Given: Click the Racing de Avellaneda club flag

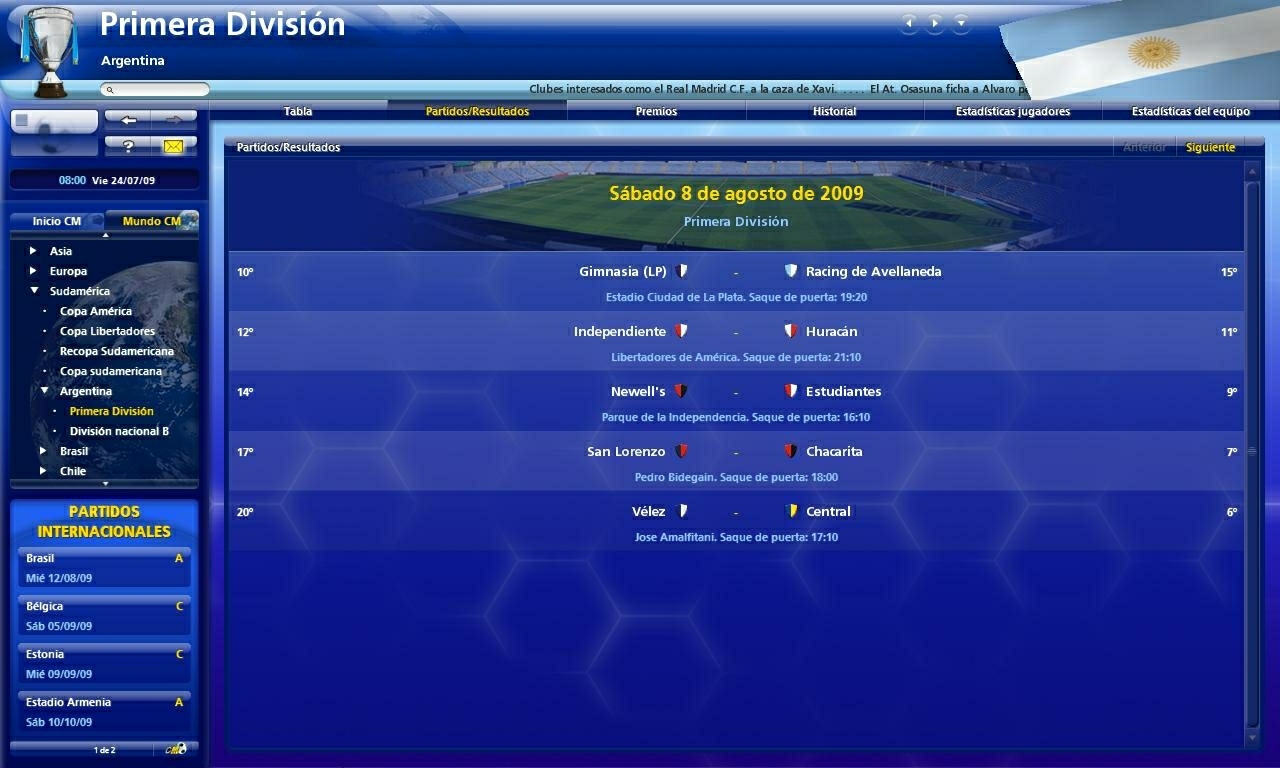Looking at the screenshot, I should pos(790,271).
